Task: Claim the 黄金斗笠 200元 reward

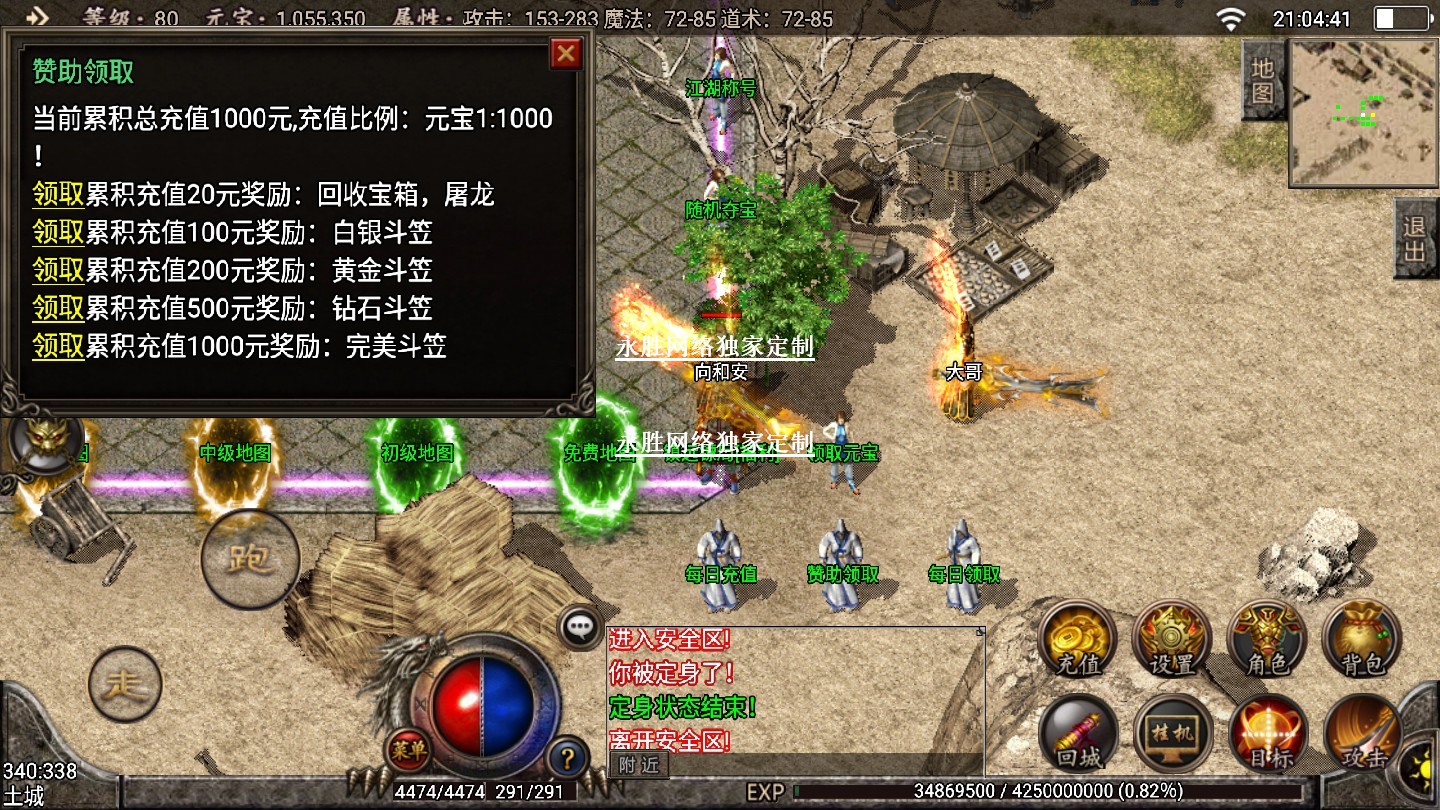Action: pos(58,270)
